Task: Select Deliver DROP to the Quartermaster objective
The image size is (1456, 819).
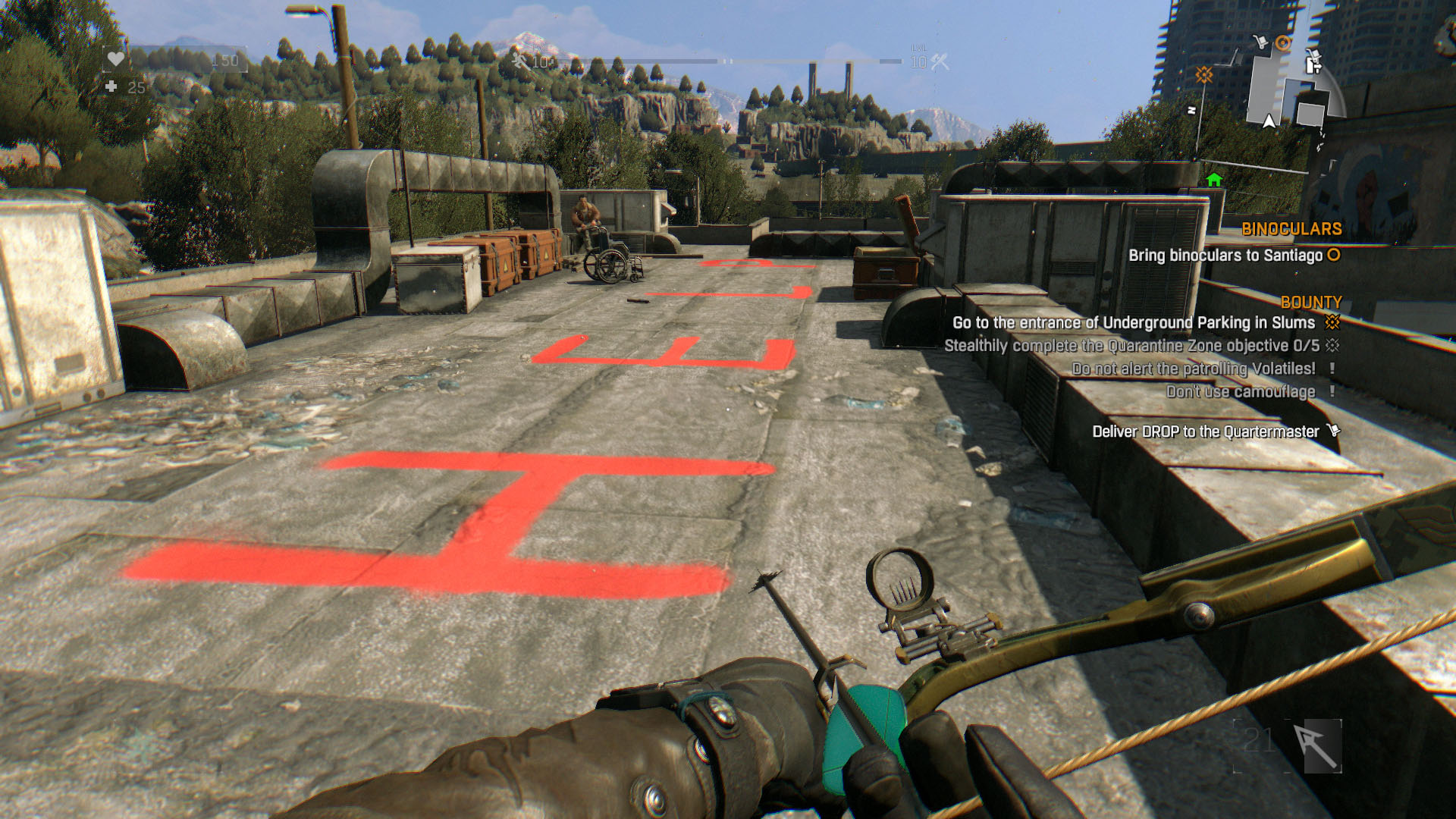Action: tap(1205, 431)
